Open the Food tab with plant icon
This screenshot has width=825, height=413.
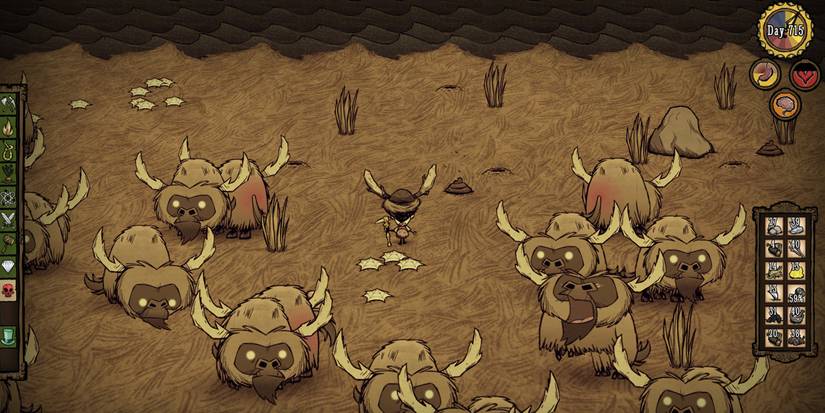[x=8, y=174]
